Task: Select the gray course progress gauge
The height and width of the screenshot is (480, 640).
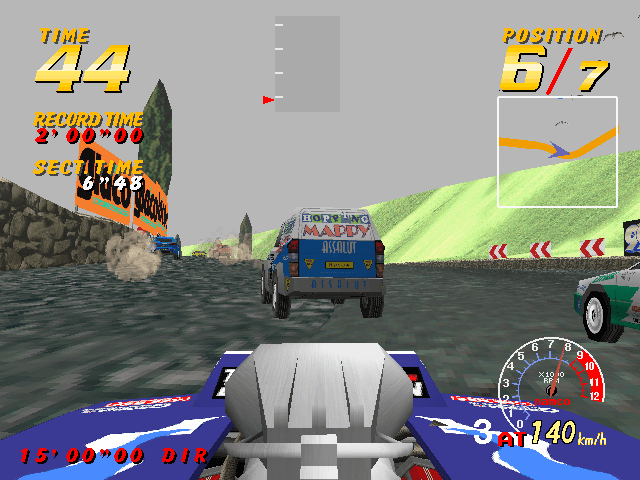Action: [x=307, y=64]
